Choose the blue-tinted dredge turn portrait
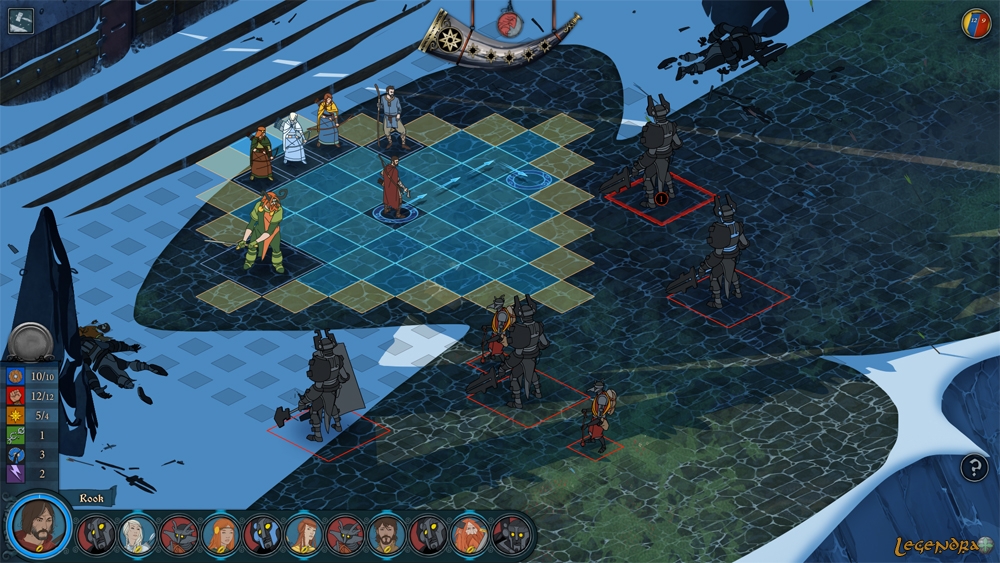The width and height of the screenshot is (1000, 563). (262, 535)
